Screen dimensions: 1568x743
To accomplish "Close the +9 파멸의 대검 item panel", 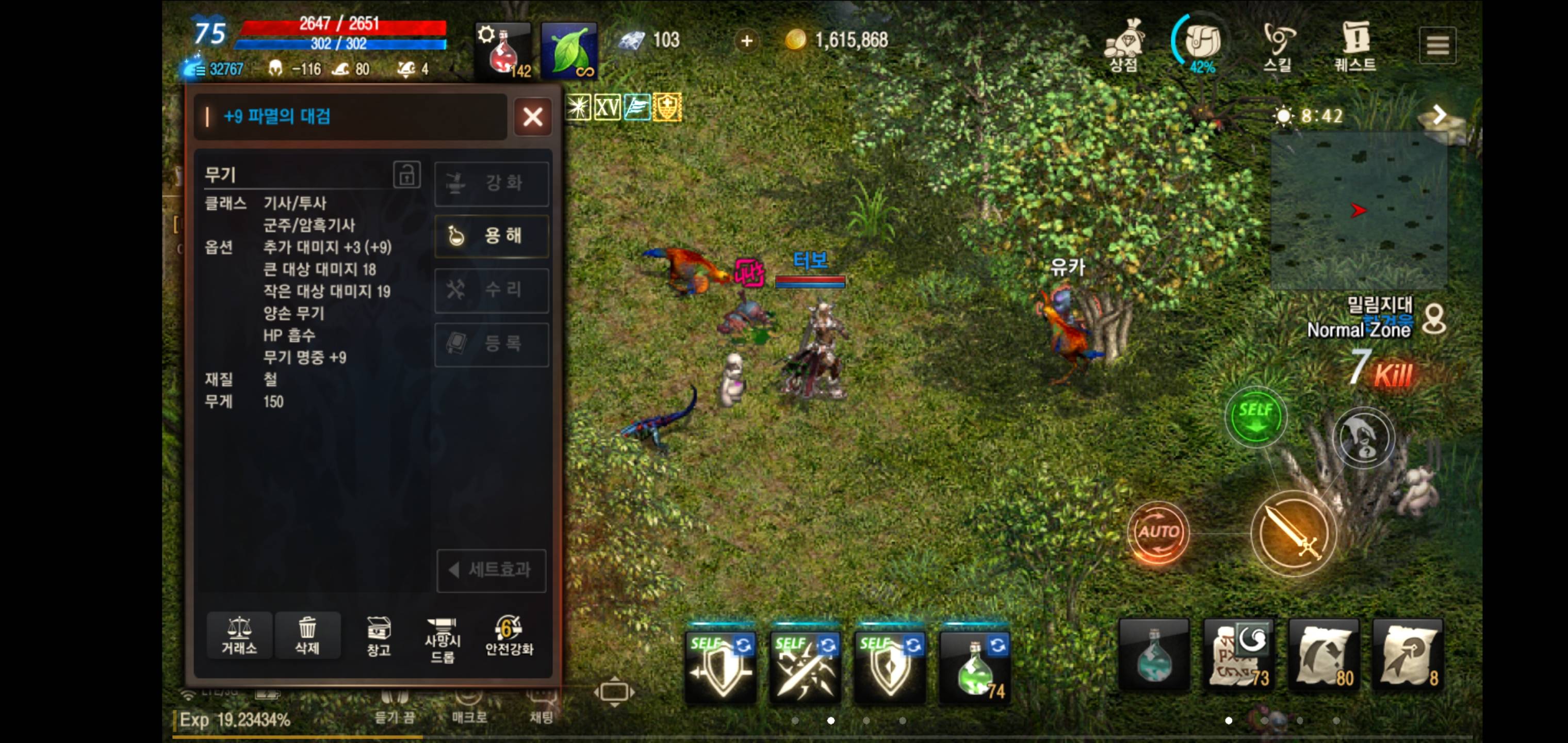I will (533, 116).
